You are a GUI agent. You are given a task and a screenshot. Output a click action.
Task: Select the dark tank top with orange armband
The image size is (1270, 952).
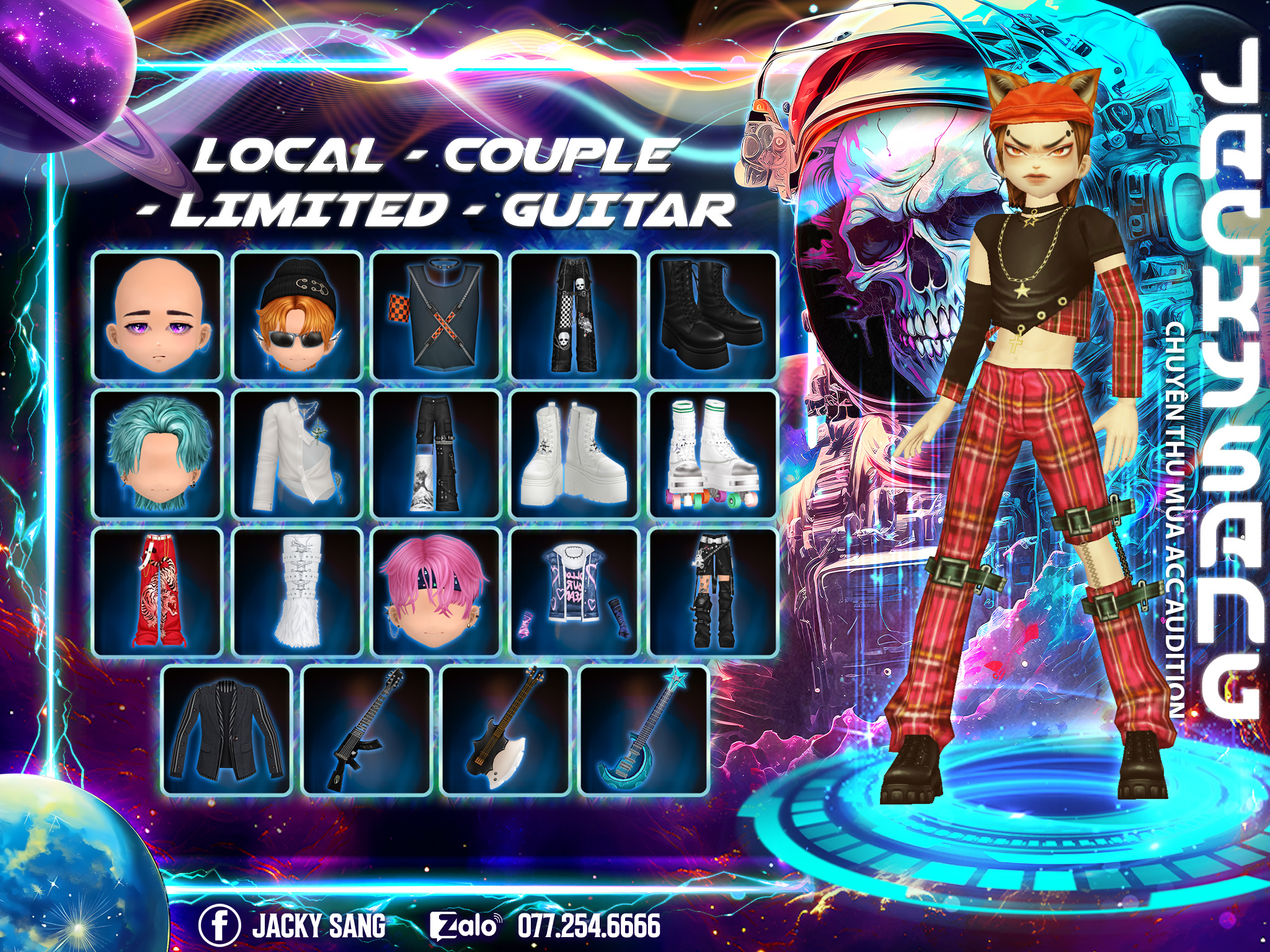436,316
